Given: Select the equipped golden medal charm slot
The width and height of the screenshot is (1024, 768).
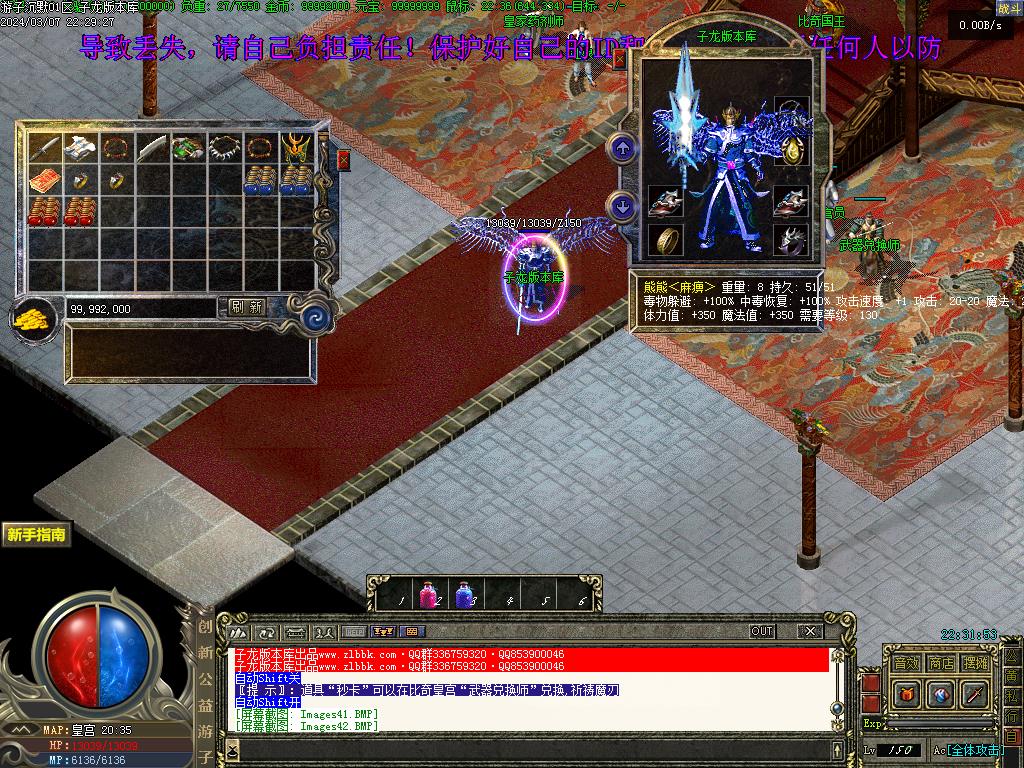Looking at the screenshot, I should tap(792, 150).
